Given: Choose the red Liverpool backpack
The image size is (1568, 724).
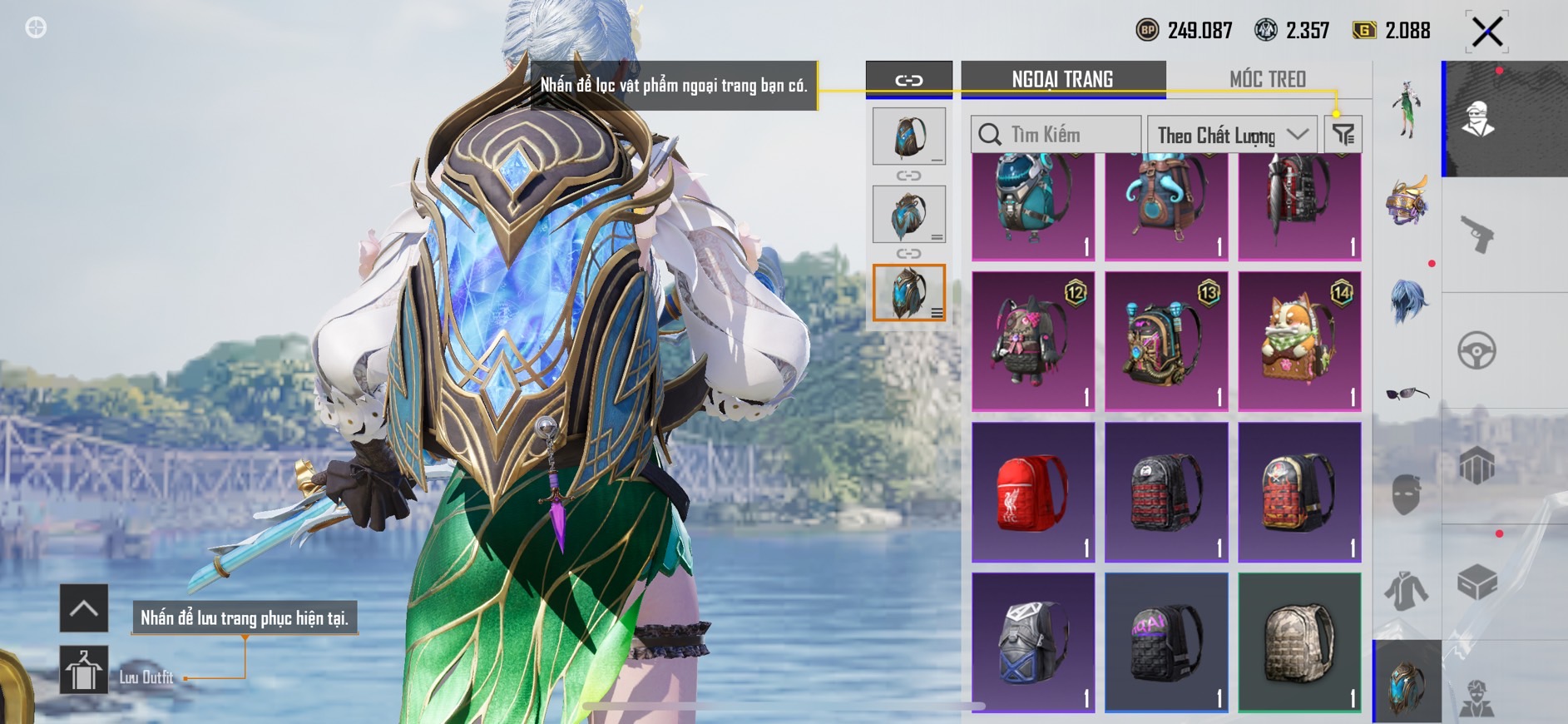Looking at the screenshot, I should coord(1033,492).
